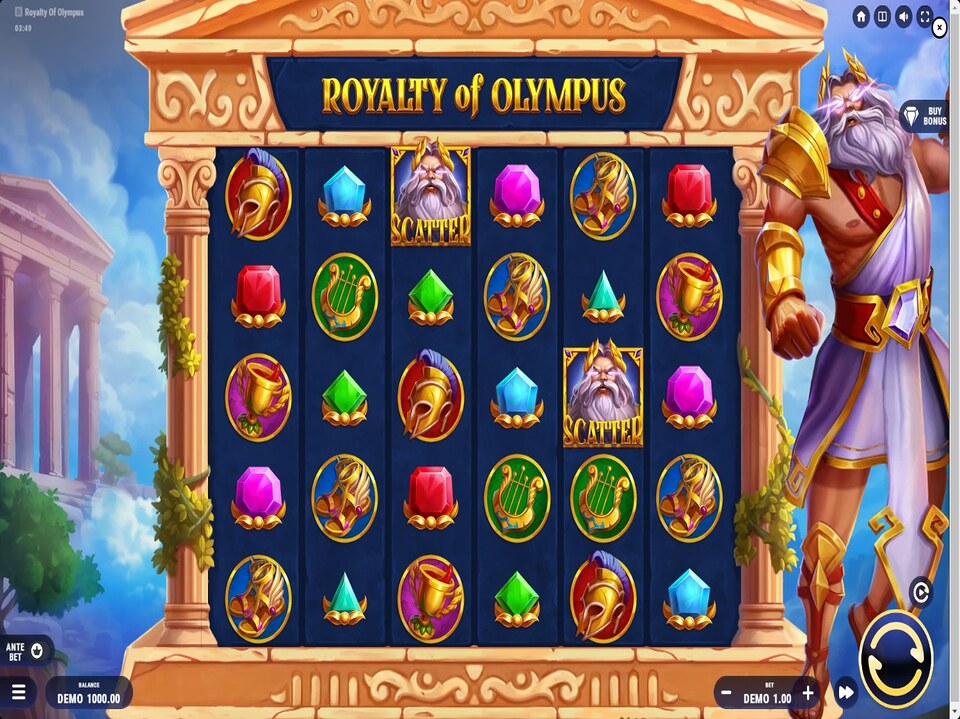Mute the game sound
Viewport: 960px width, 719px height.
(x=903, y=16)
